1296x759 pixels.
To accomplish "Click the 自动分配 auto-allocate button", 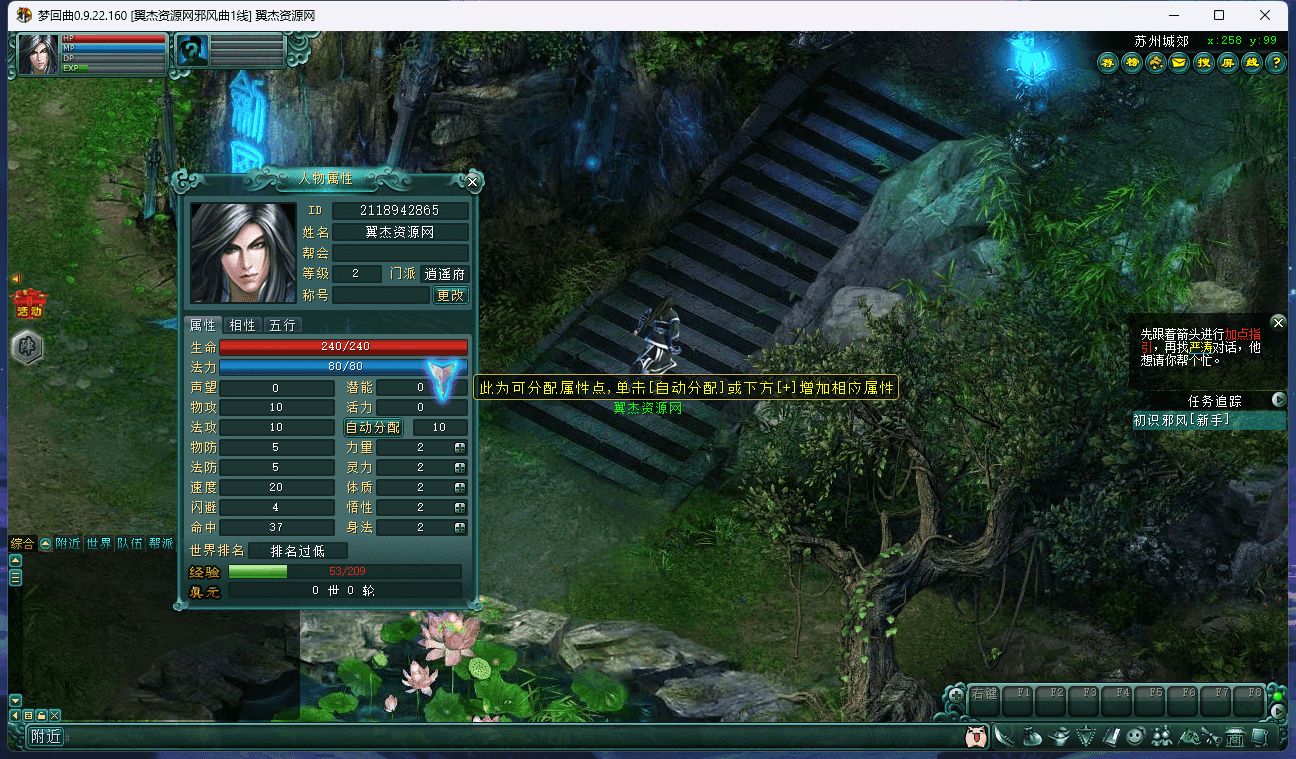I will (373, 427).
